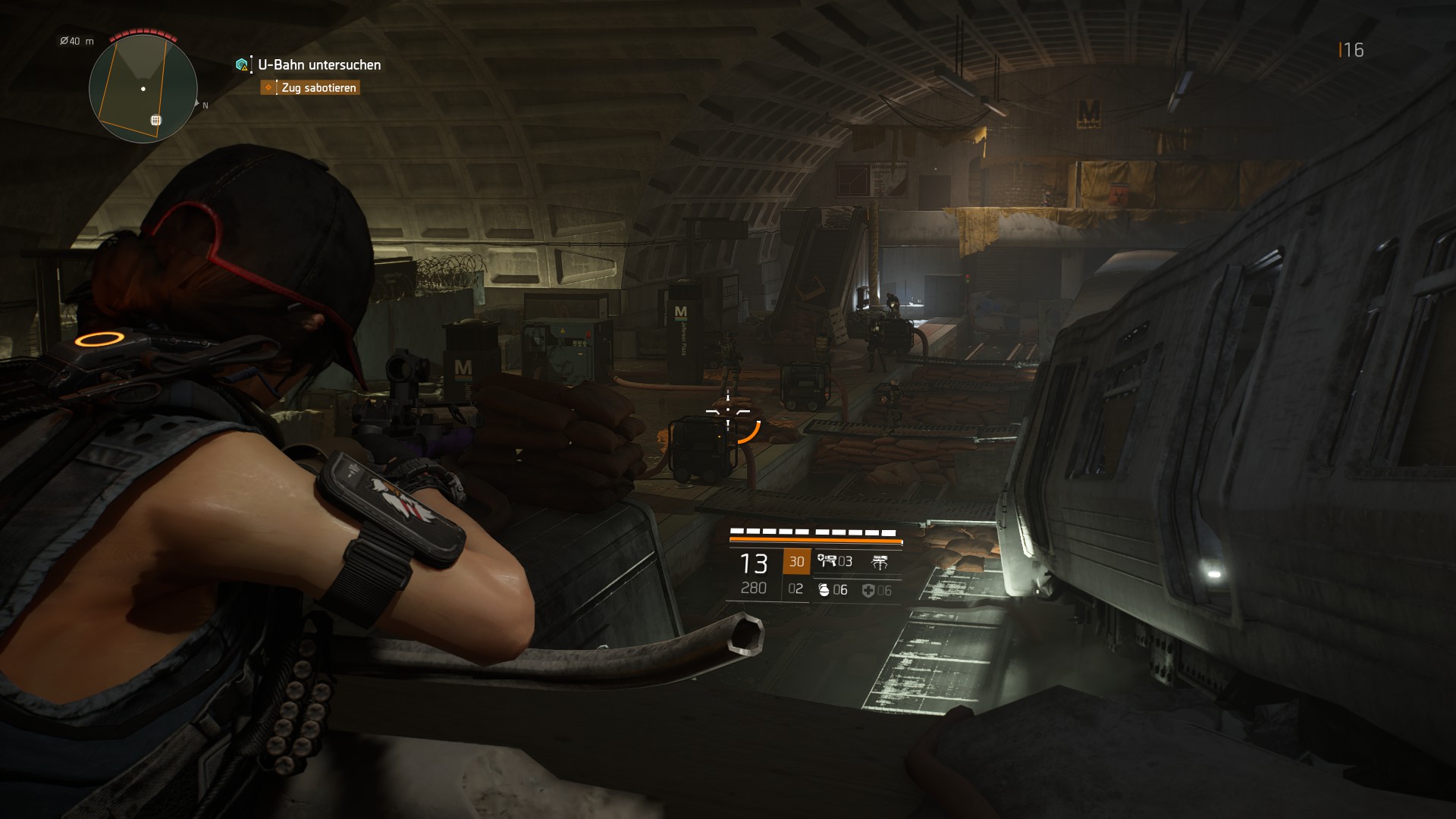
Task: Click the hive skill icon on the HUD
Action: tap(881, 561)
